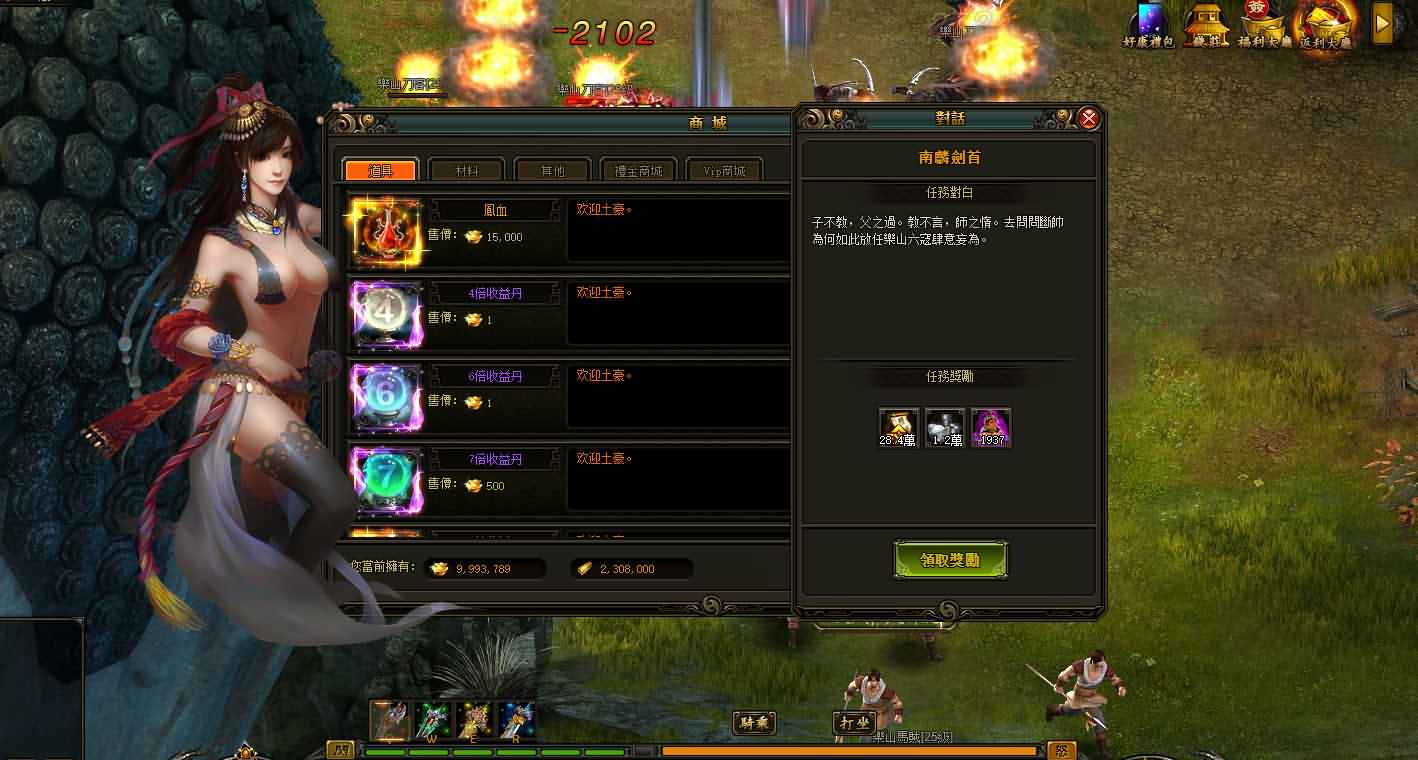1418x760 pixels.
Task: Open the 好康禮包 gift pack icon
Action: pos(1150,24)
